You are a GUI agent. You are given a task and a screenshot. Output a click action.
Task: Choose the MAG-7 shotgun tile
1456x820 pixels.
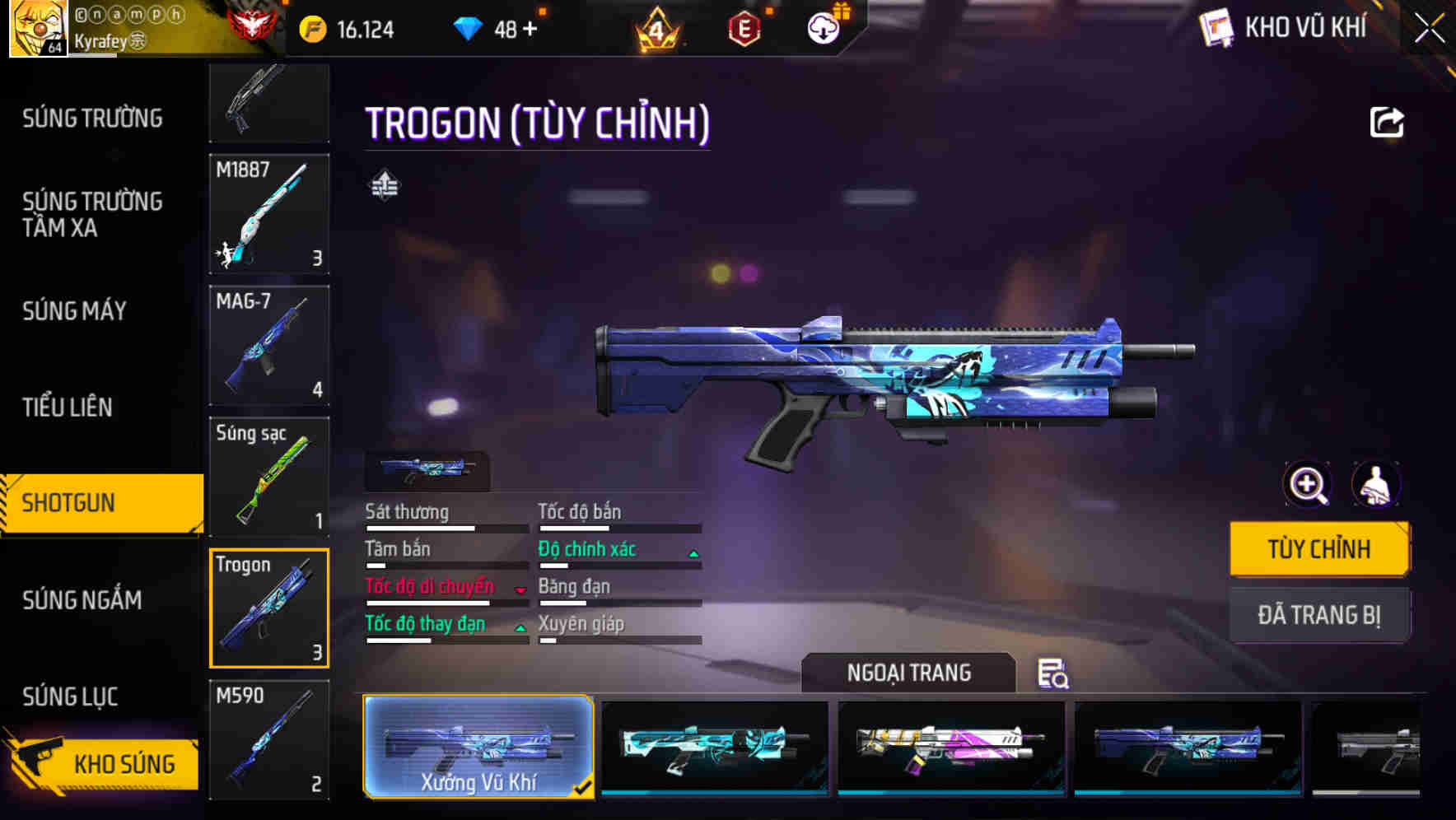point(269,345)
